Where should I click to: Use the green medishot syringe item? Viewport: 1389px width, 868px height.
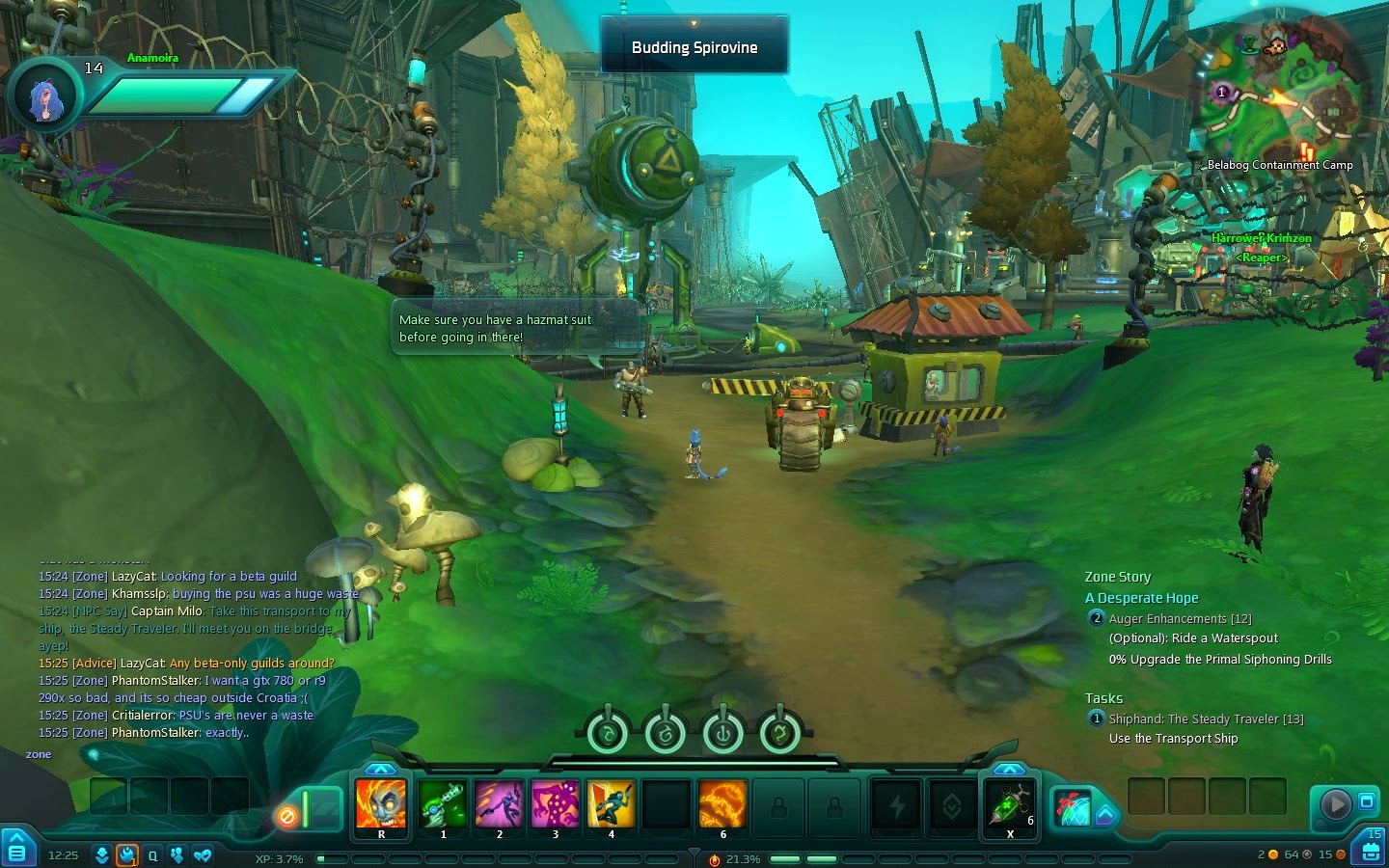[1009, 804]
